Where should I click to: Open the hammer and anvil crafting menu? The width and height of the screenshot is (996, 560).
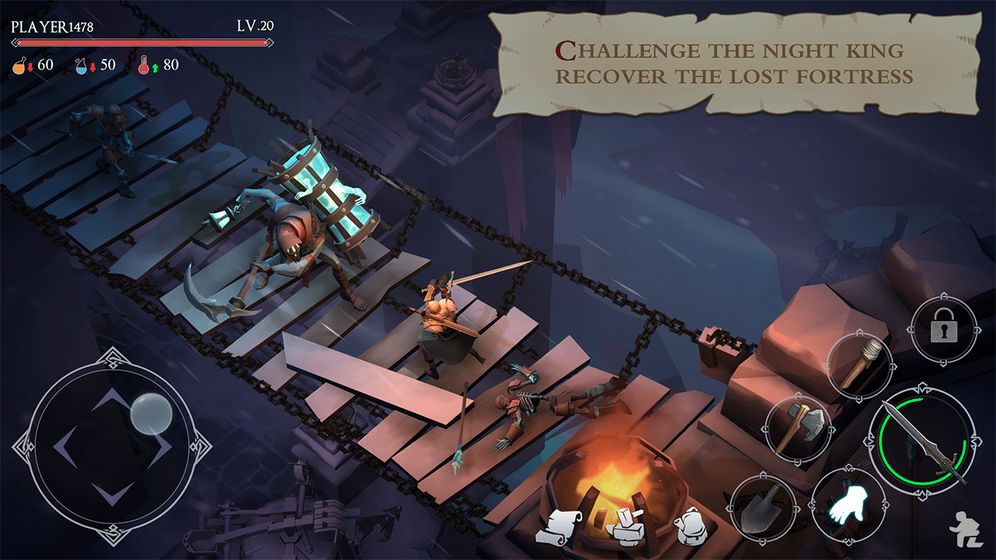point(628,524)
